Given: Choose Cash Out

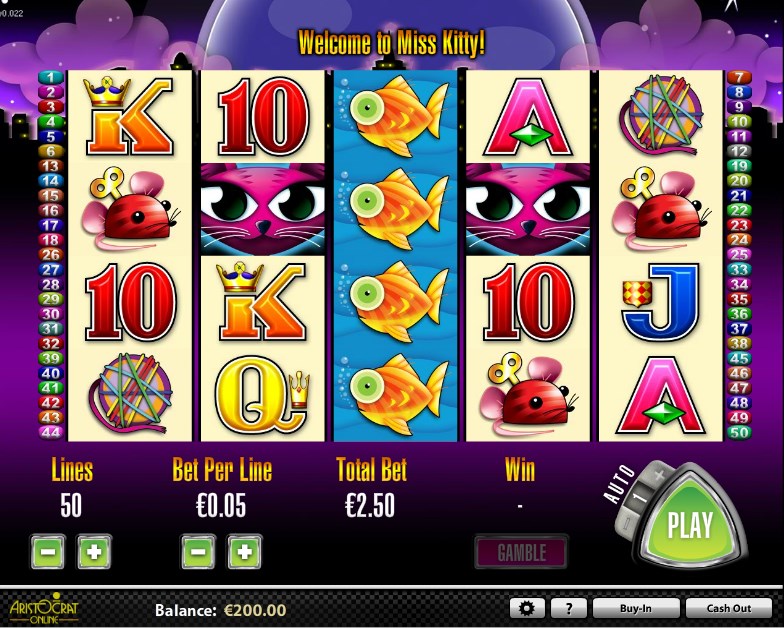Looking at the screenshot, I should click(729, 608).
